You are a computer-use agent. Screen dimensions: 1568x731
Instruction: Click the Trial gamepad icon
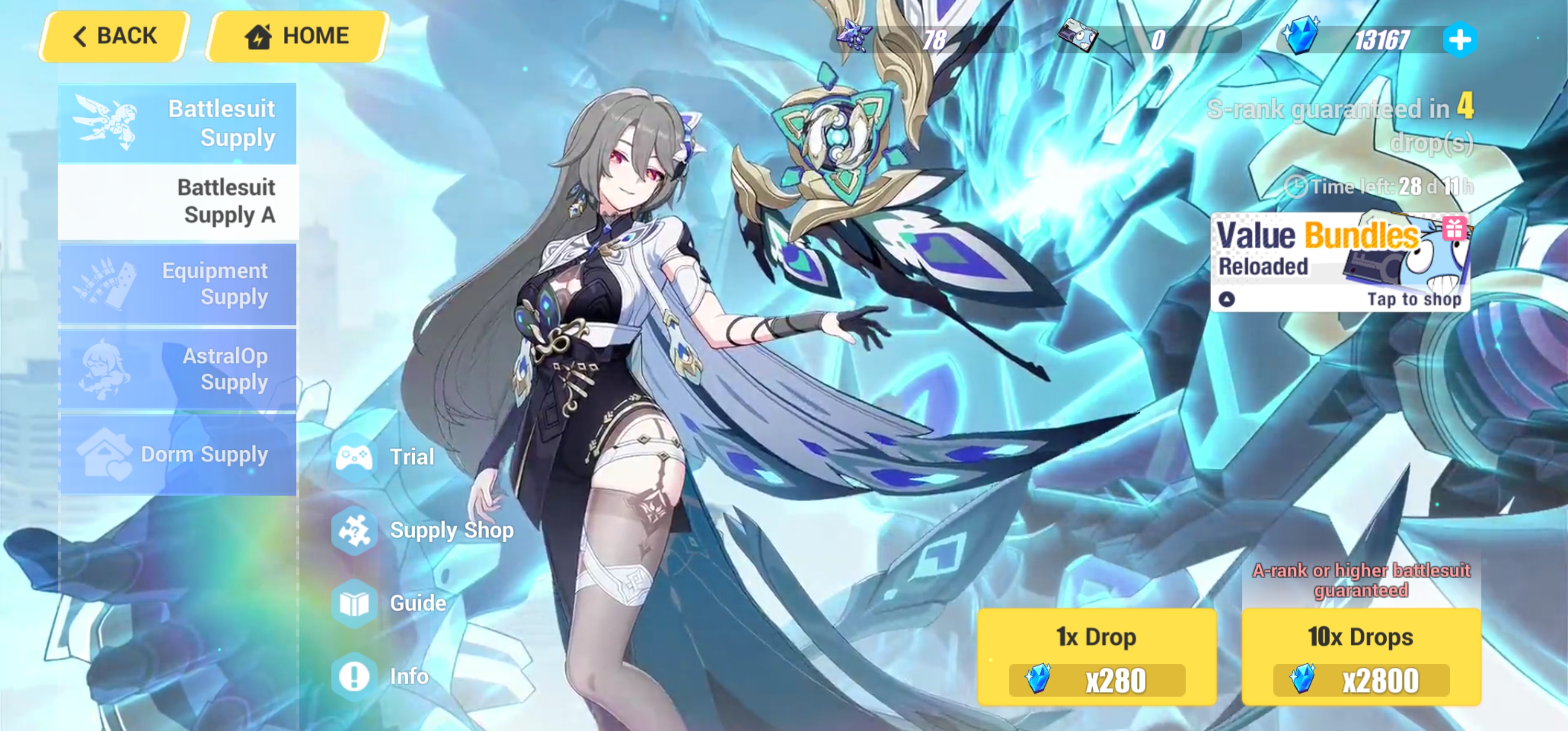(x=355, y=456)
